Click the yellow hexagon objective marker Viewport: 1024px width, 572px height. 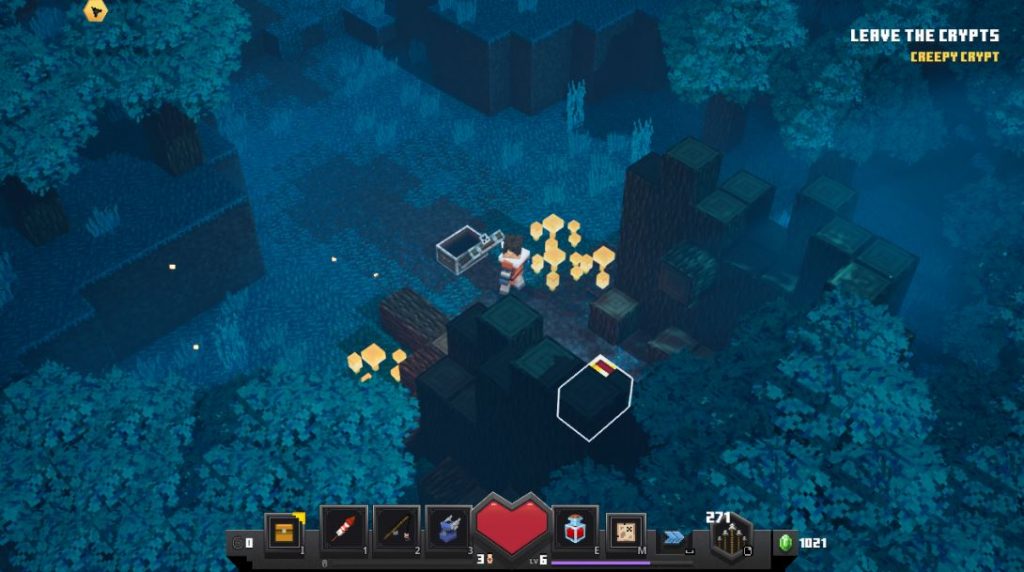(95, 12)
